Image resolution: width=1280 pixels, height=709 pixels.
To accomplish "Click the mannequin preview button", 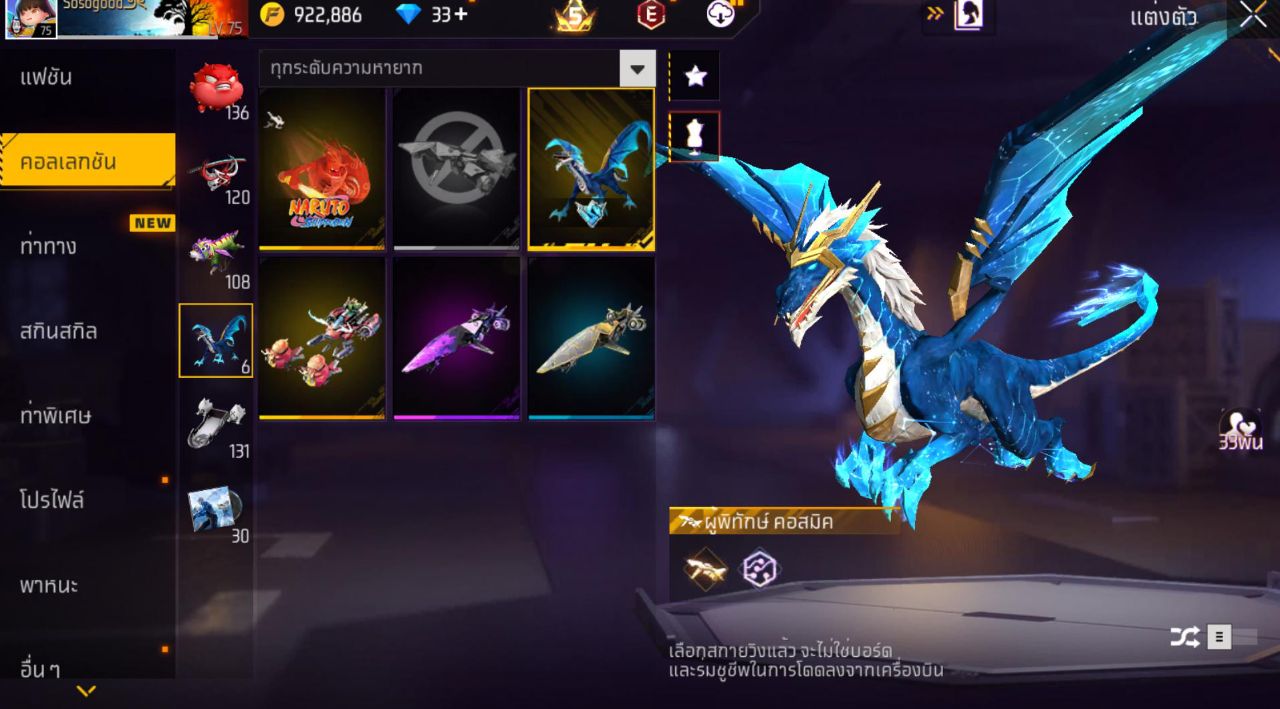I will (695, 136).
